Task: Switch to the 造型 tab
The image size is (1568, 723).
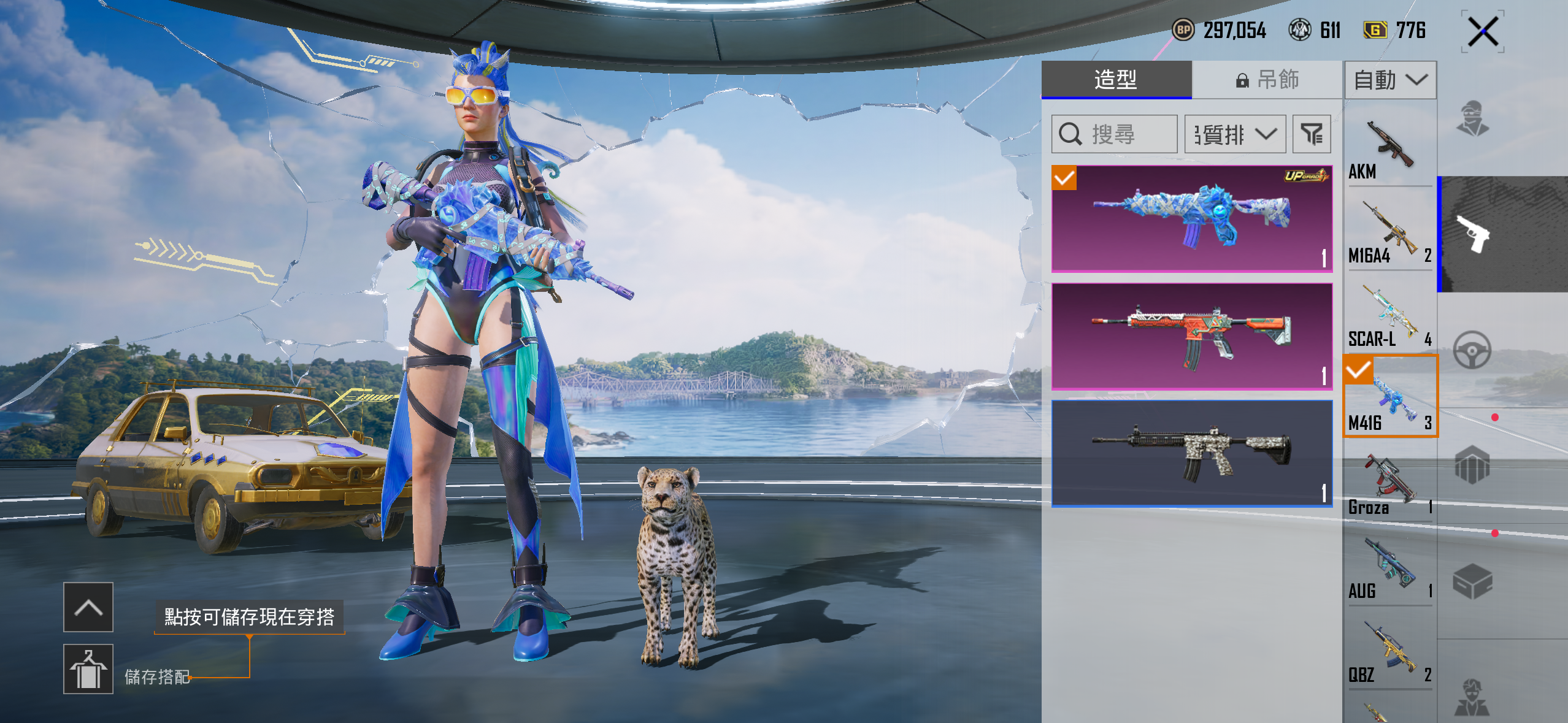Action: [1116, 80]
